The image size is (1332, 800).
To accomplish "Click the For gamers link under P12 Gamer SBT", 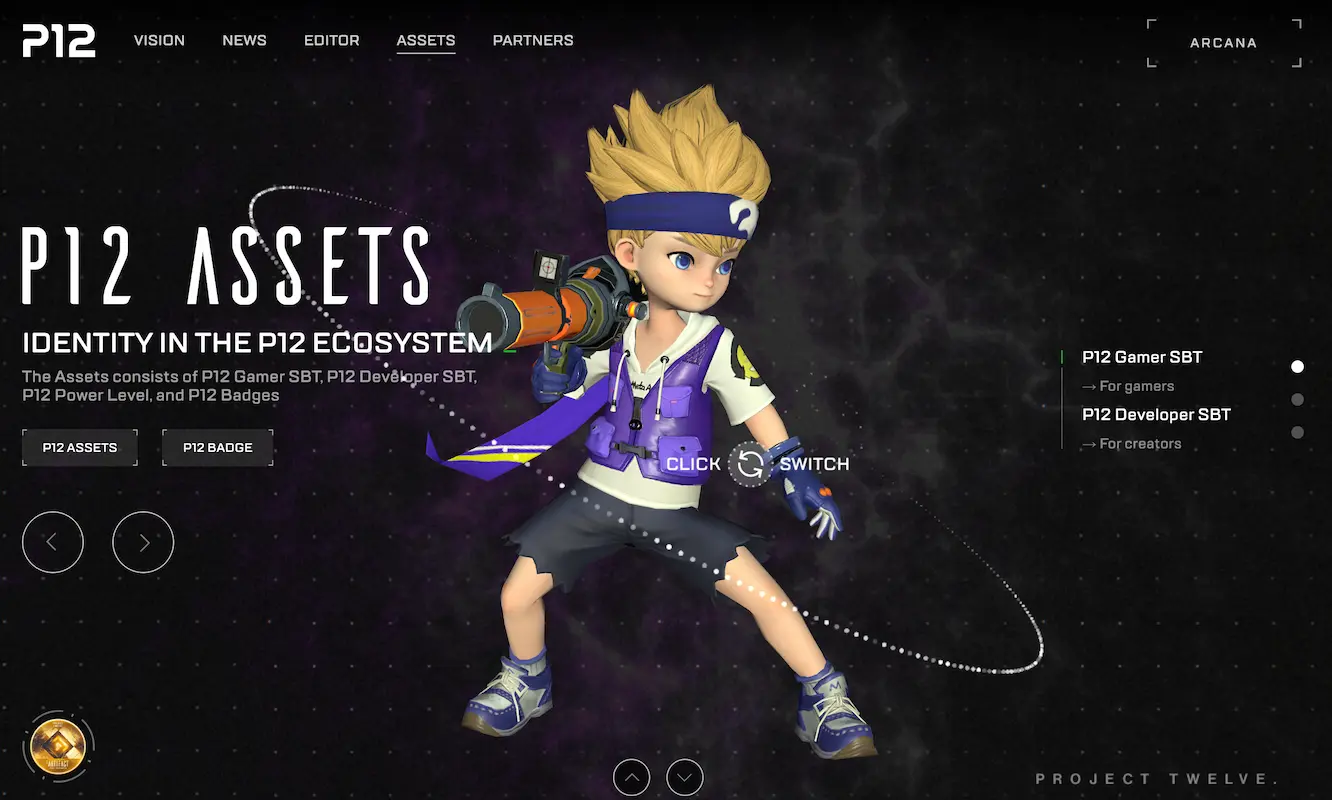I will tap(1128, 386).
